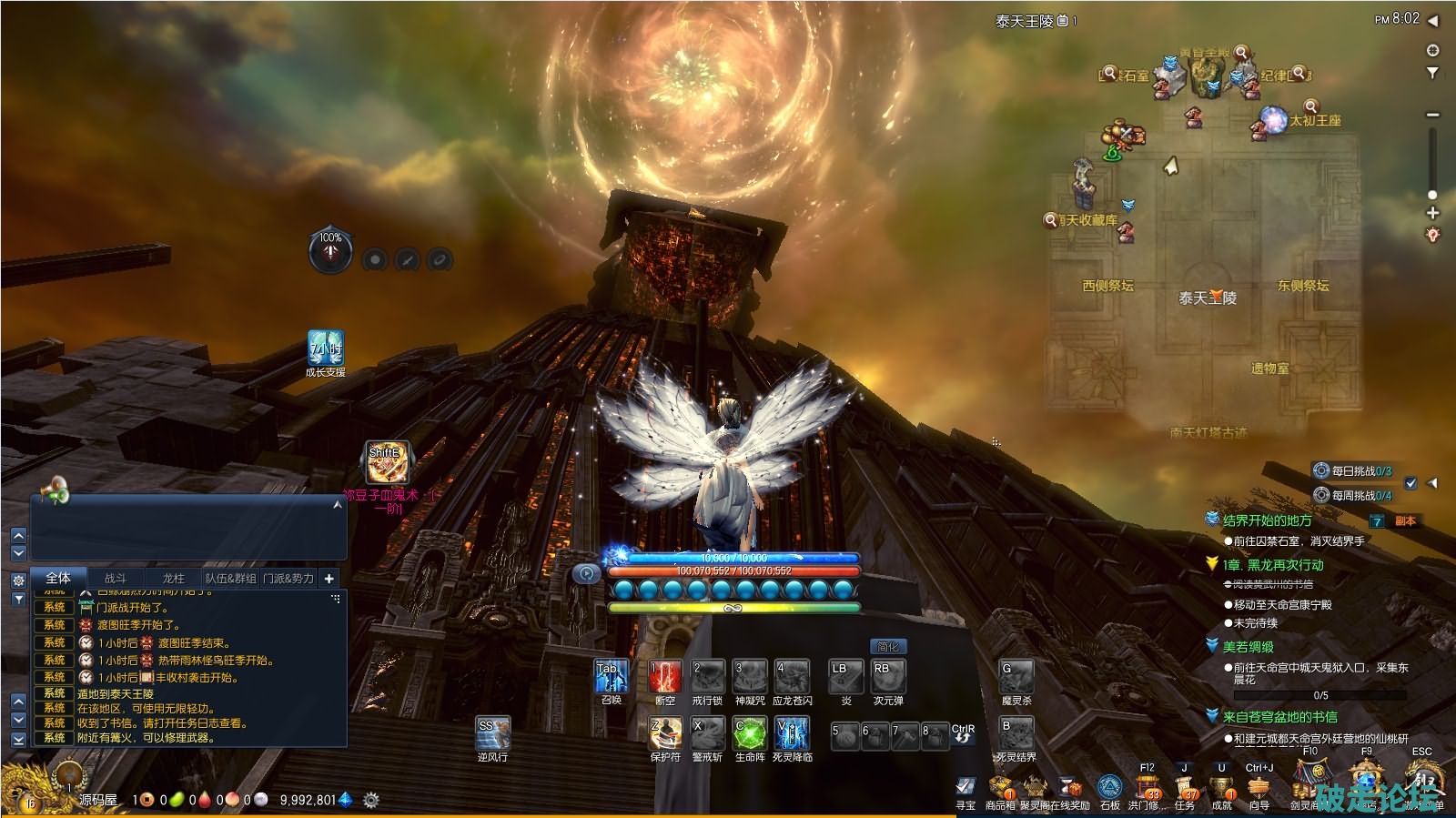
Task: Select the 队伍&群组 chat tab
Action: 231,578
